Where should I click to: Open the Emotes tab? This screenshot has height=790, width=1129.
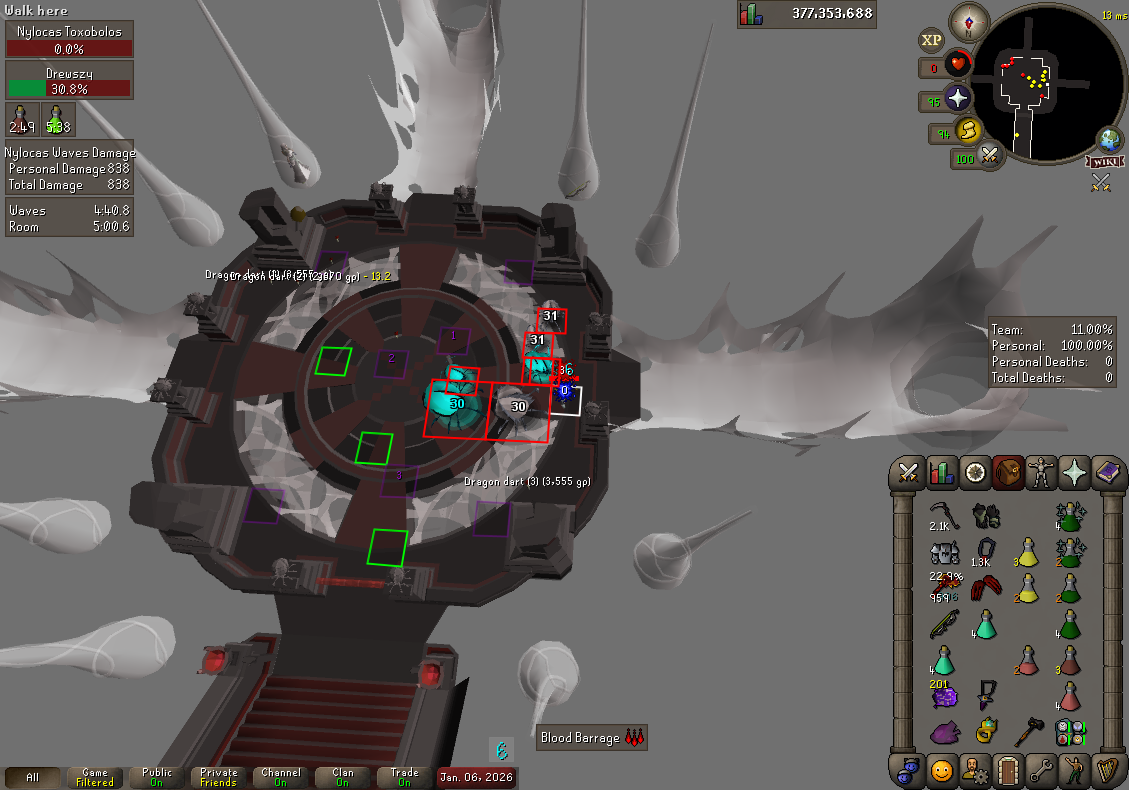(x=1073, y=771)
